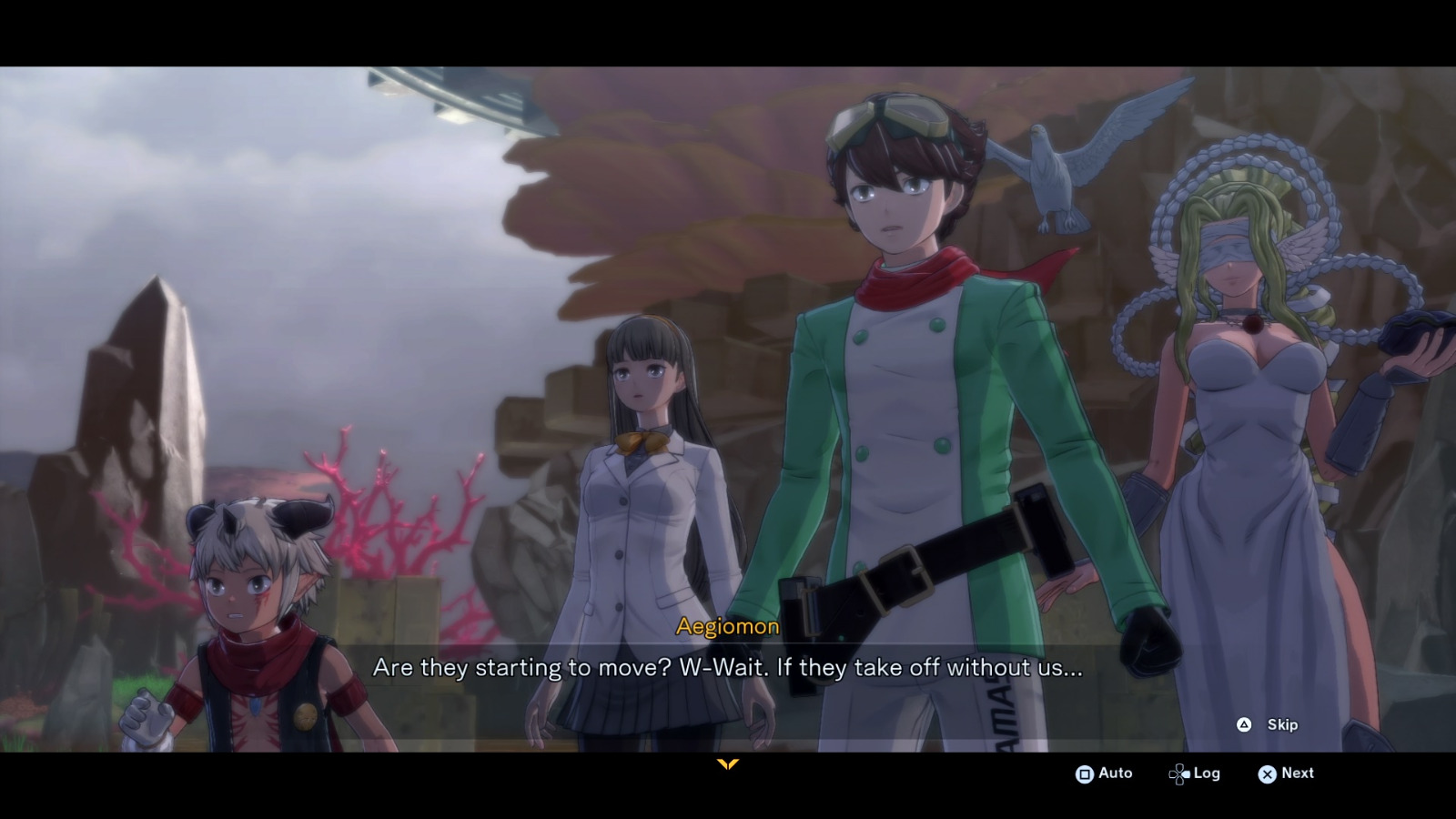Select the circular Auto button icon
This screenshot has width=1456, height=819.
pyautogui.click(x=1085, y=773)
